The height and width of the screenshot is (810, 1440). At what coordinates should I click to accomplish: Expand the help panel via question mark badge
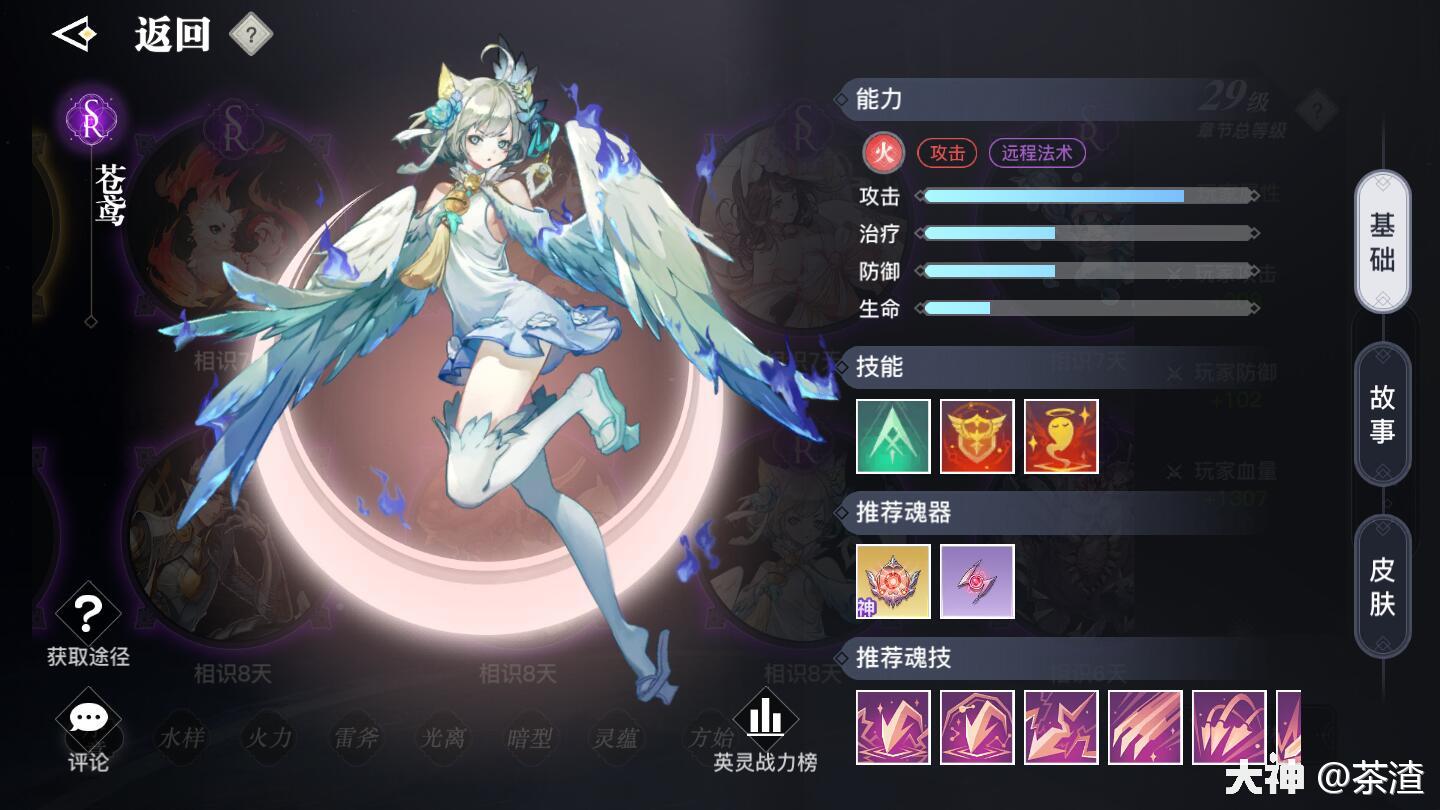click(251, 32)
